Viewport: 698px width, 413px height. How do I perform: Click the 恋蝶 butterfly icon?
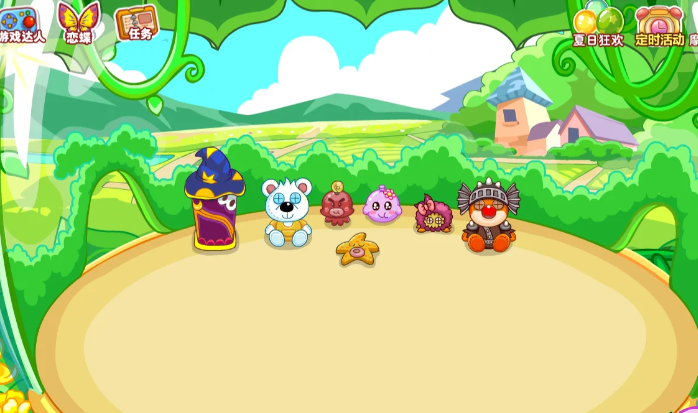click(77, 22)
